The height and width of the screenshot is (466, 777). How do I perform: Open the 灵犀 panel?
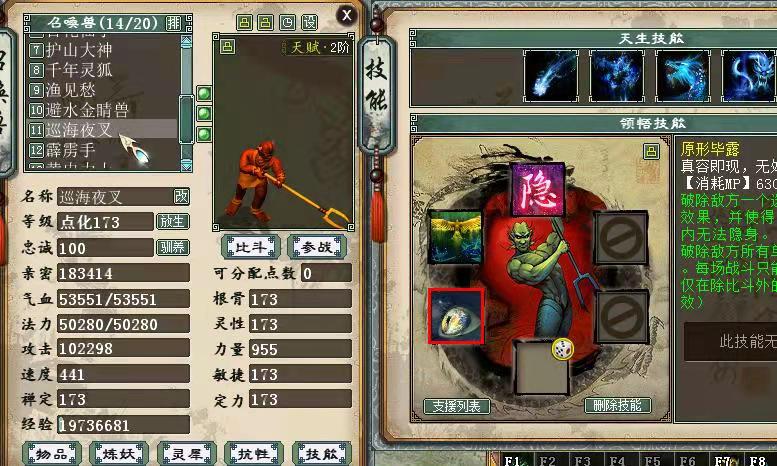click(x=187, y=454)
